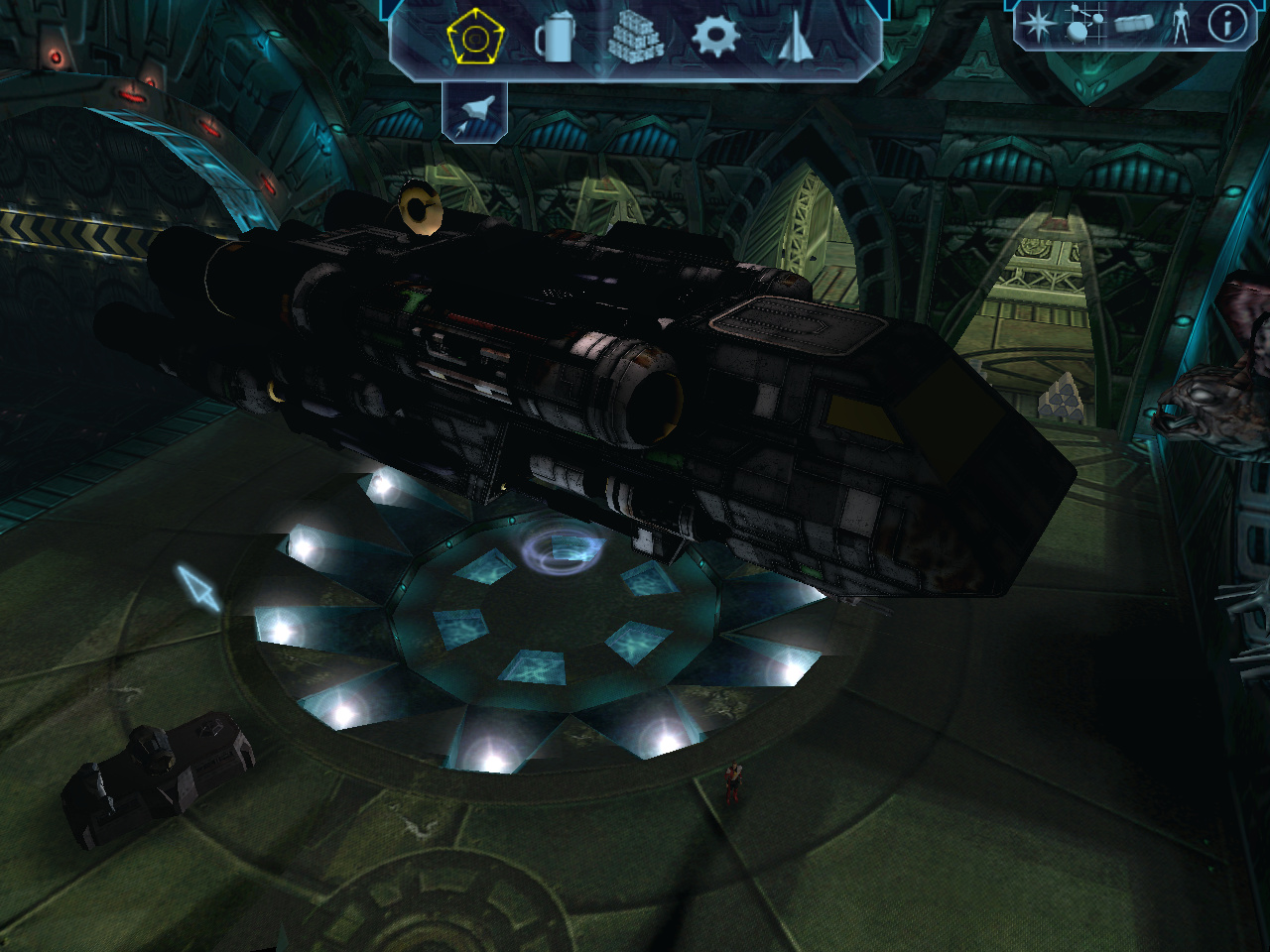Image resolution: width=1270 pixels, height=952 pixels.
Task: Launch to space with the ship arrow button
Action: (x=474, y=111)
